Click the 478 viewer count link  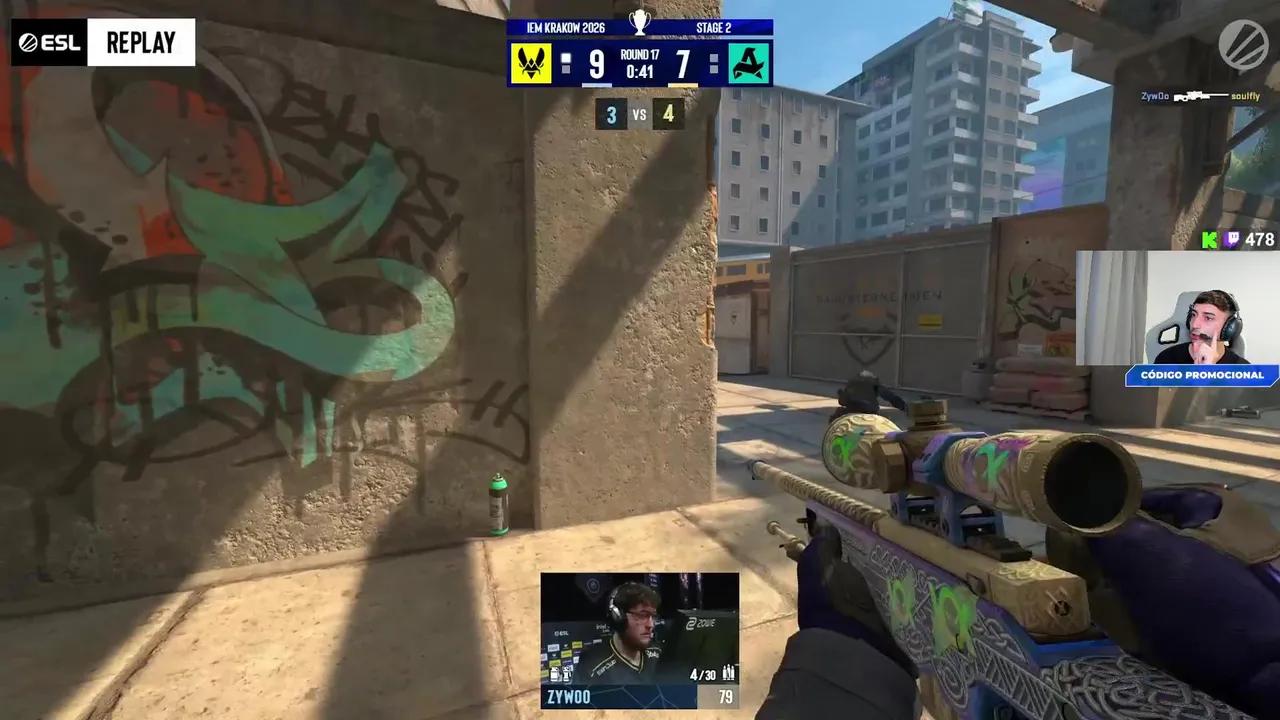[x=1261, y=240]
